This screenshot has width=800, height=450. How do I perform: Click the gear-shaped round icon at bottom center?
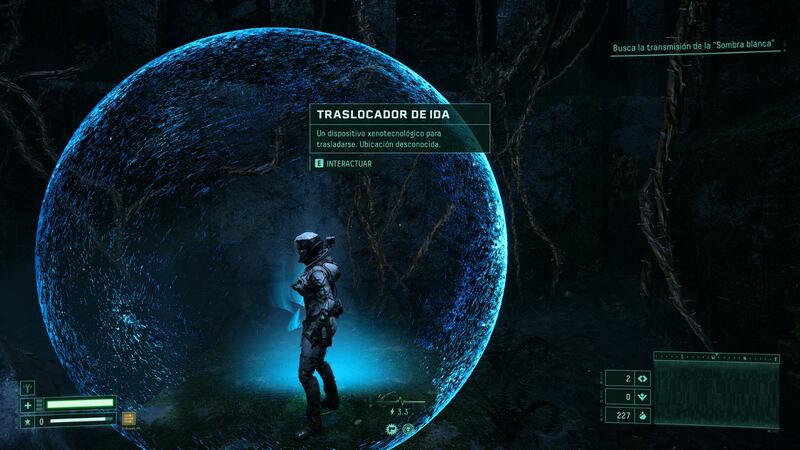(x=392, y=429)
